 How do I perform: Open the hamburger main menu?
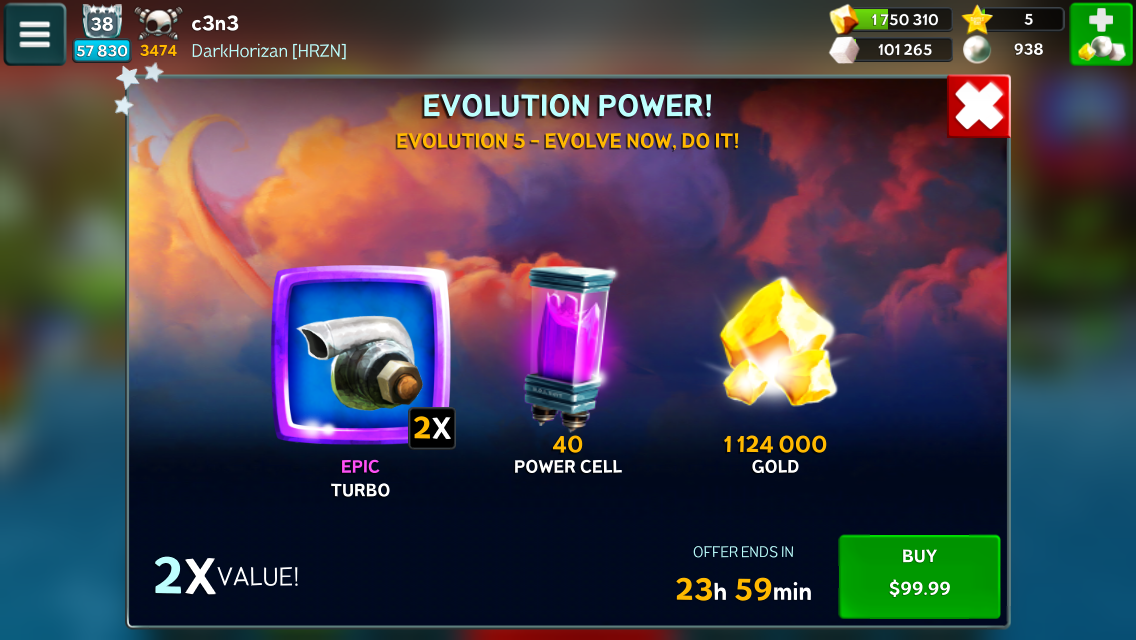pyautogui.click(x=35, y=34)
